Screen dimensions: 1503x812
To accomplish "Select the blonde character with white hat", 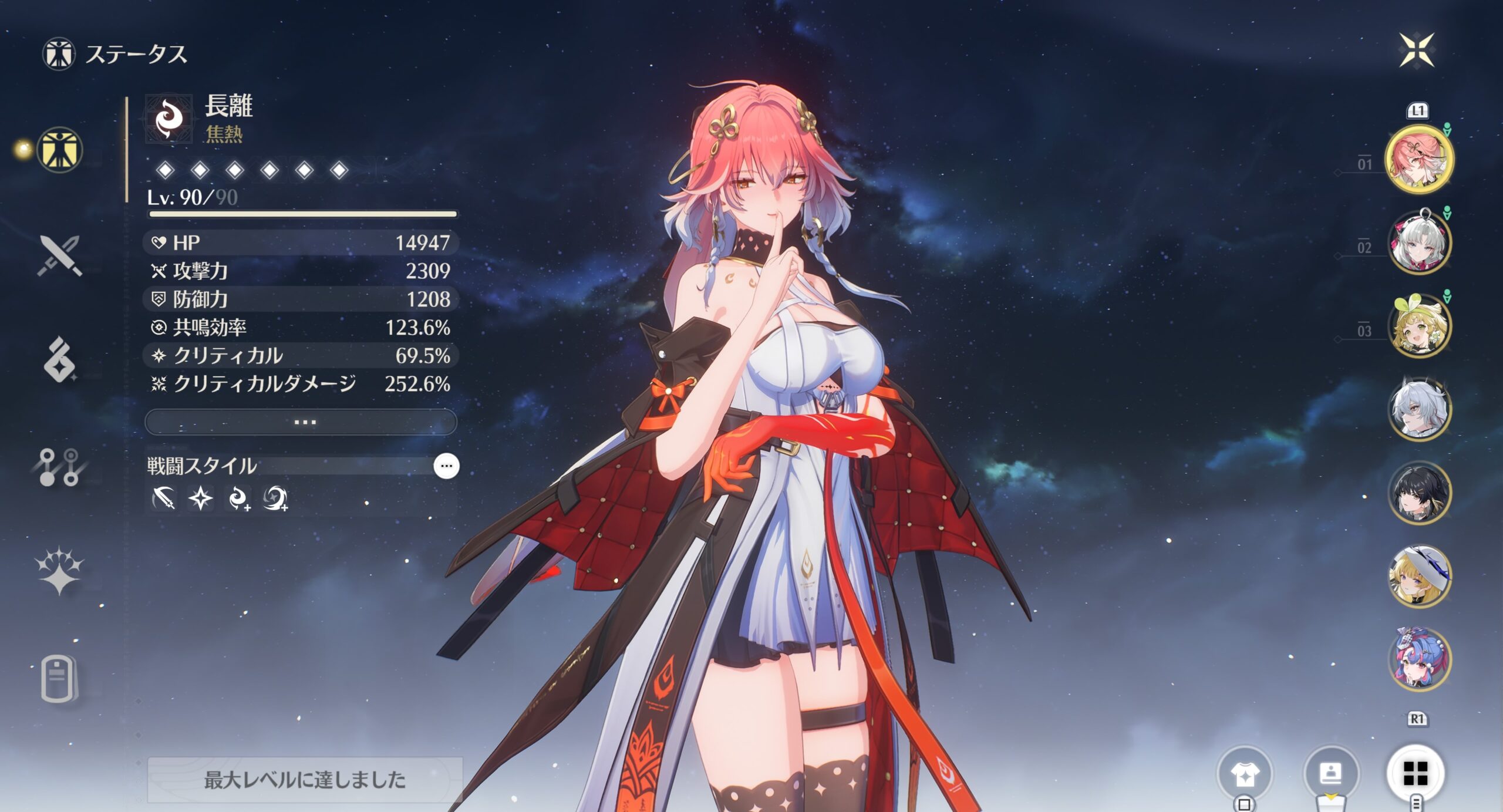I will [x=1419, y=577].
